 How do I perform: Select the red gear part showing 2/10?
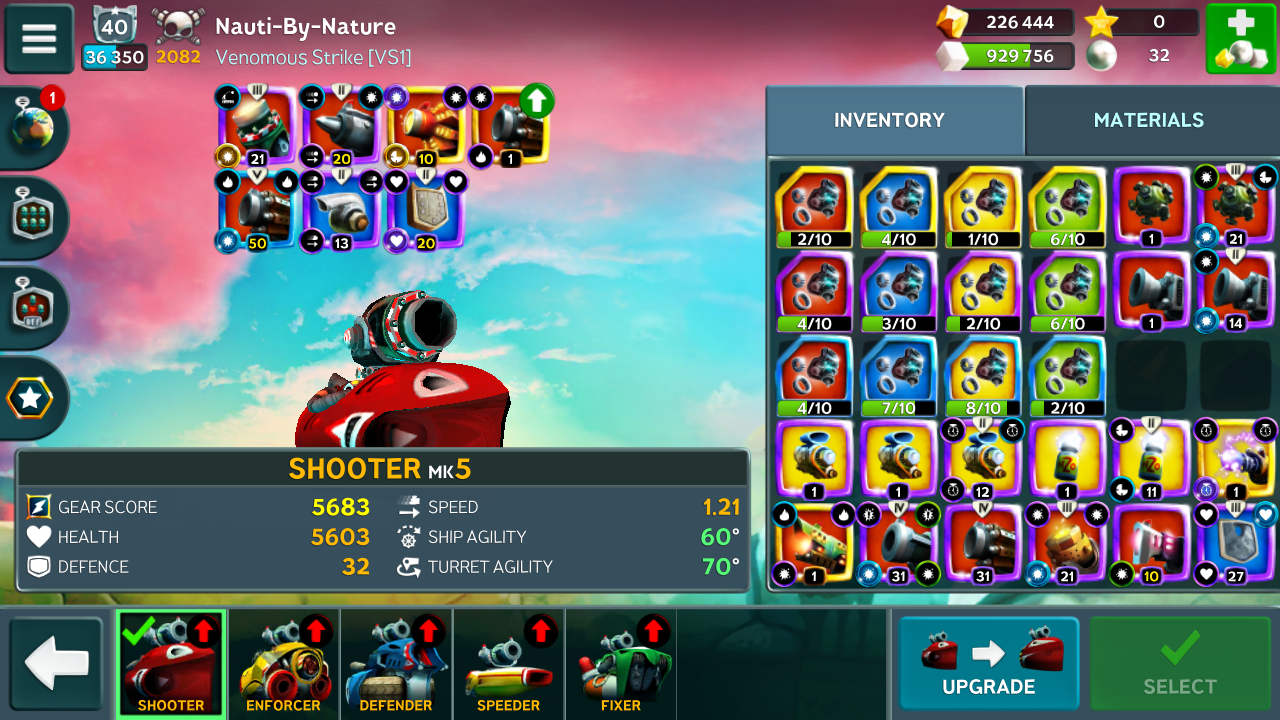click(x=814, y=207)
